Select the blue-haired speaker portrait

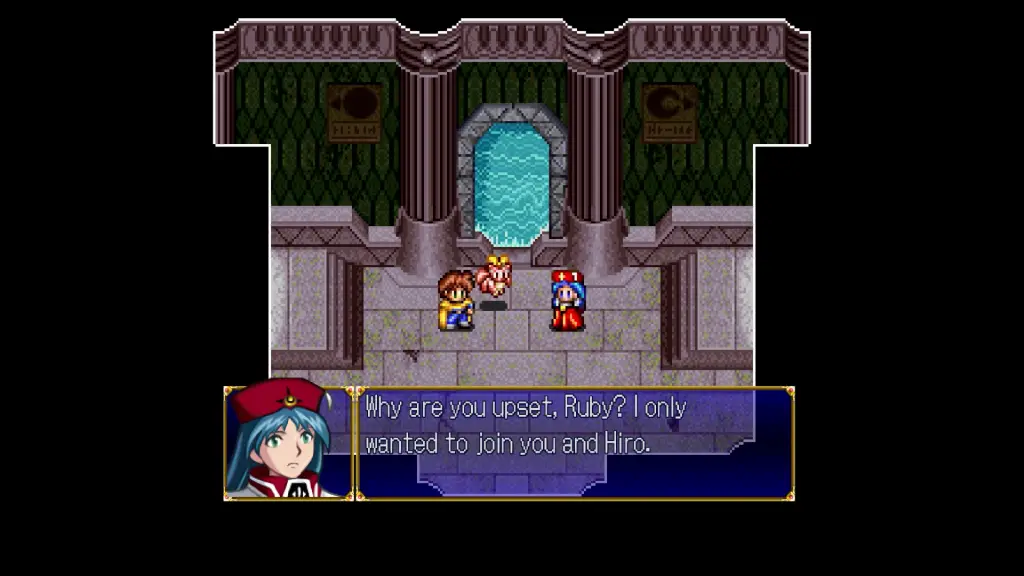tap(288, 442)
